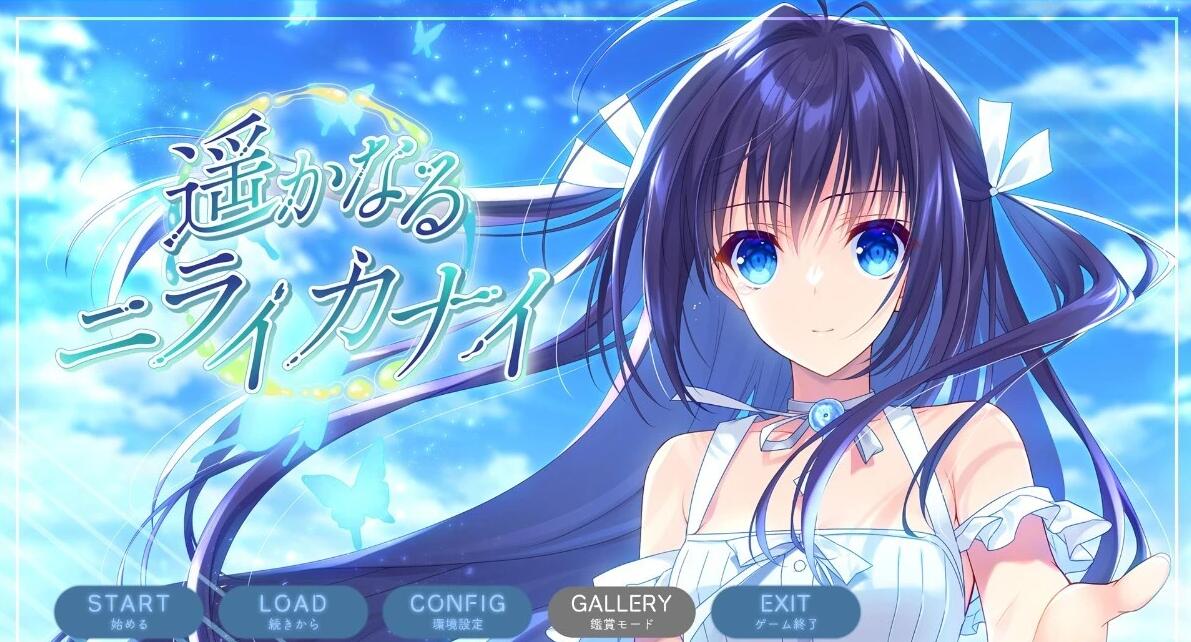This screenshot has height=642, width=1191.
Task: Choose EXIT to quit the game
Action: pos(785,611)
